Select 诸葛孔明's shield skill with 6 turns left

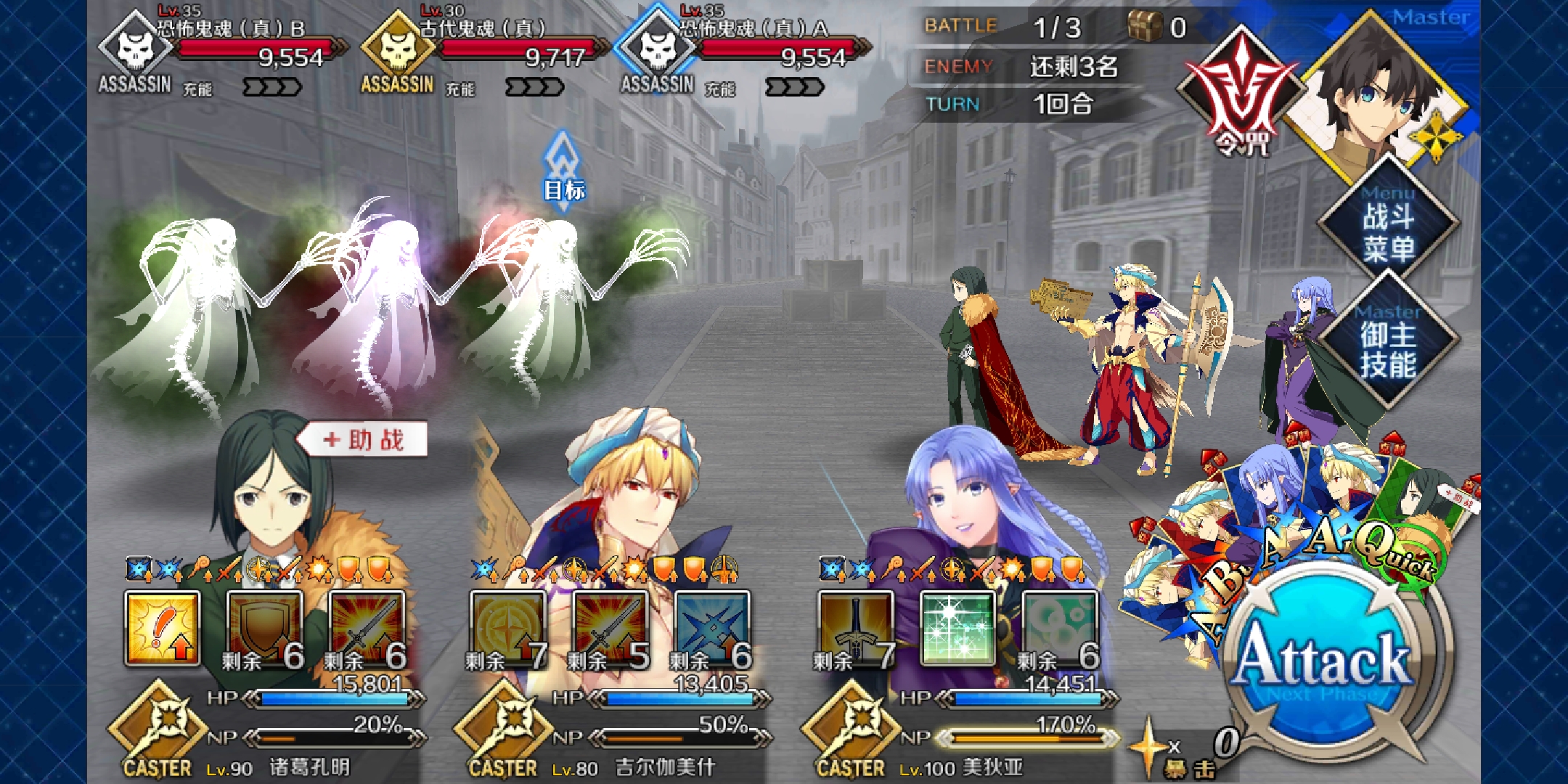pyautogui.click(x=265, y=629)
